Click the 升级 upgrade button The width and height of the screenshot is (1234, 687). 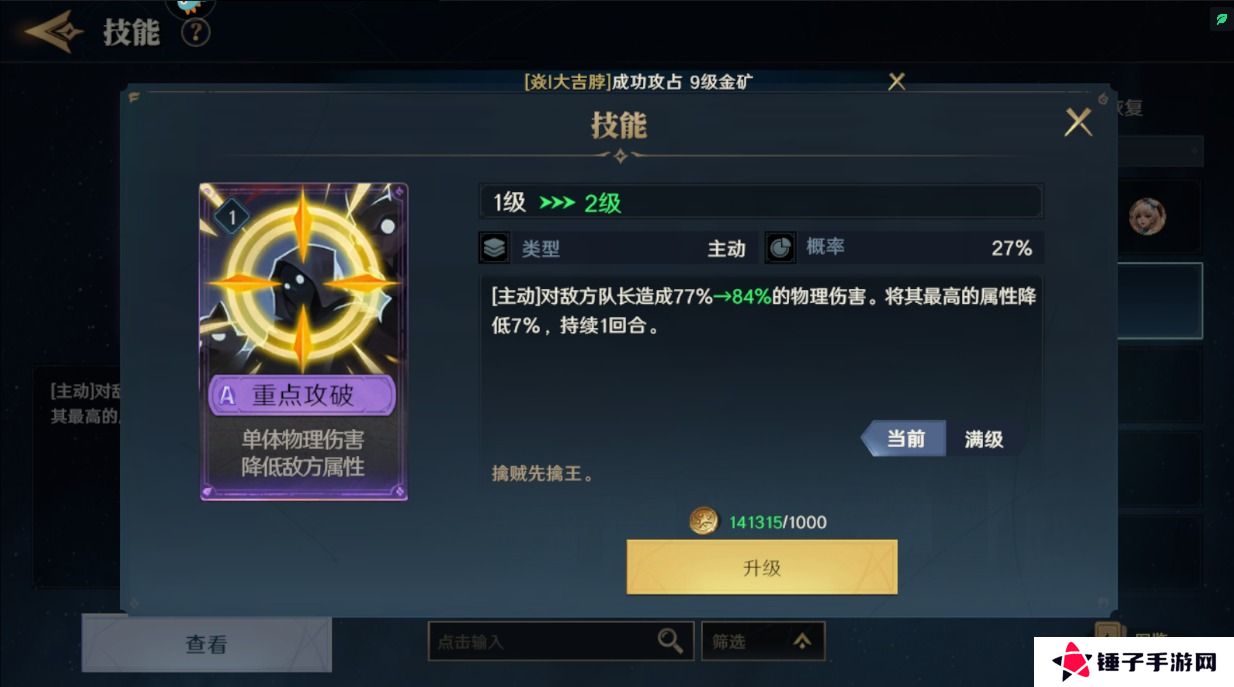761,567
